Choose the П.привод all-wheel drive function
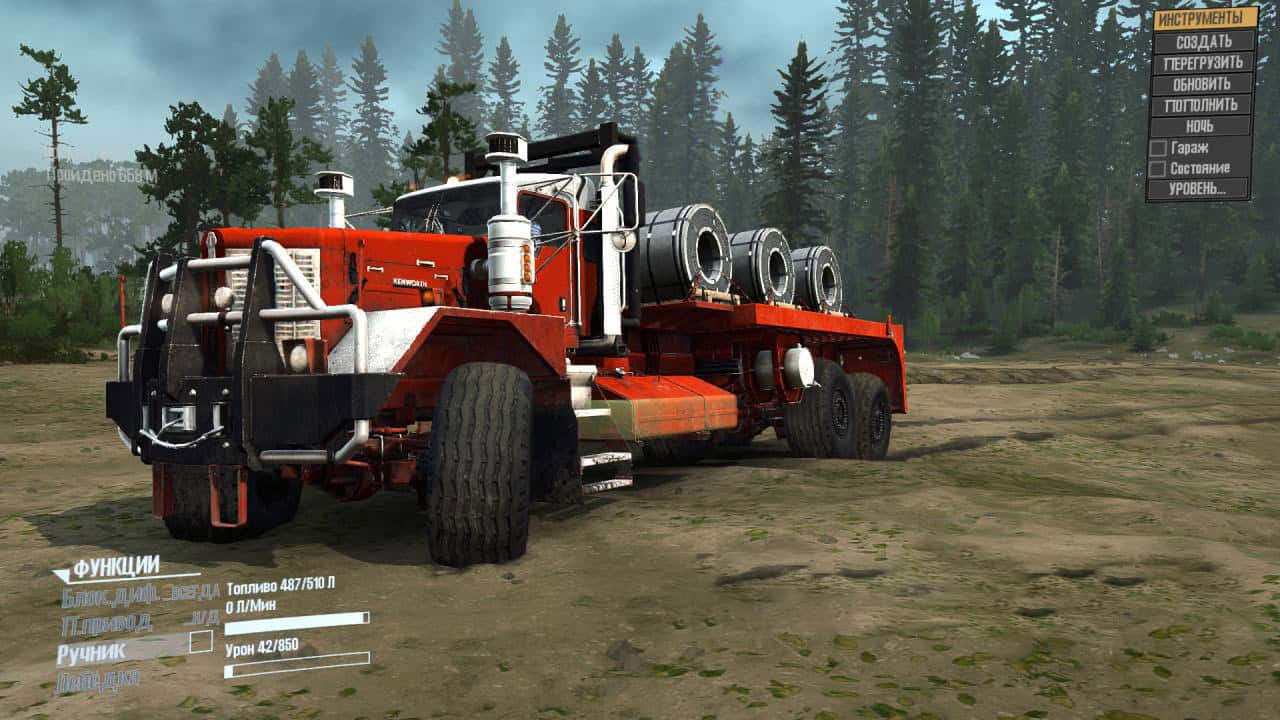Screen dimensions: 1280x720 [139, 624]
